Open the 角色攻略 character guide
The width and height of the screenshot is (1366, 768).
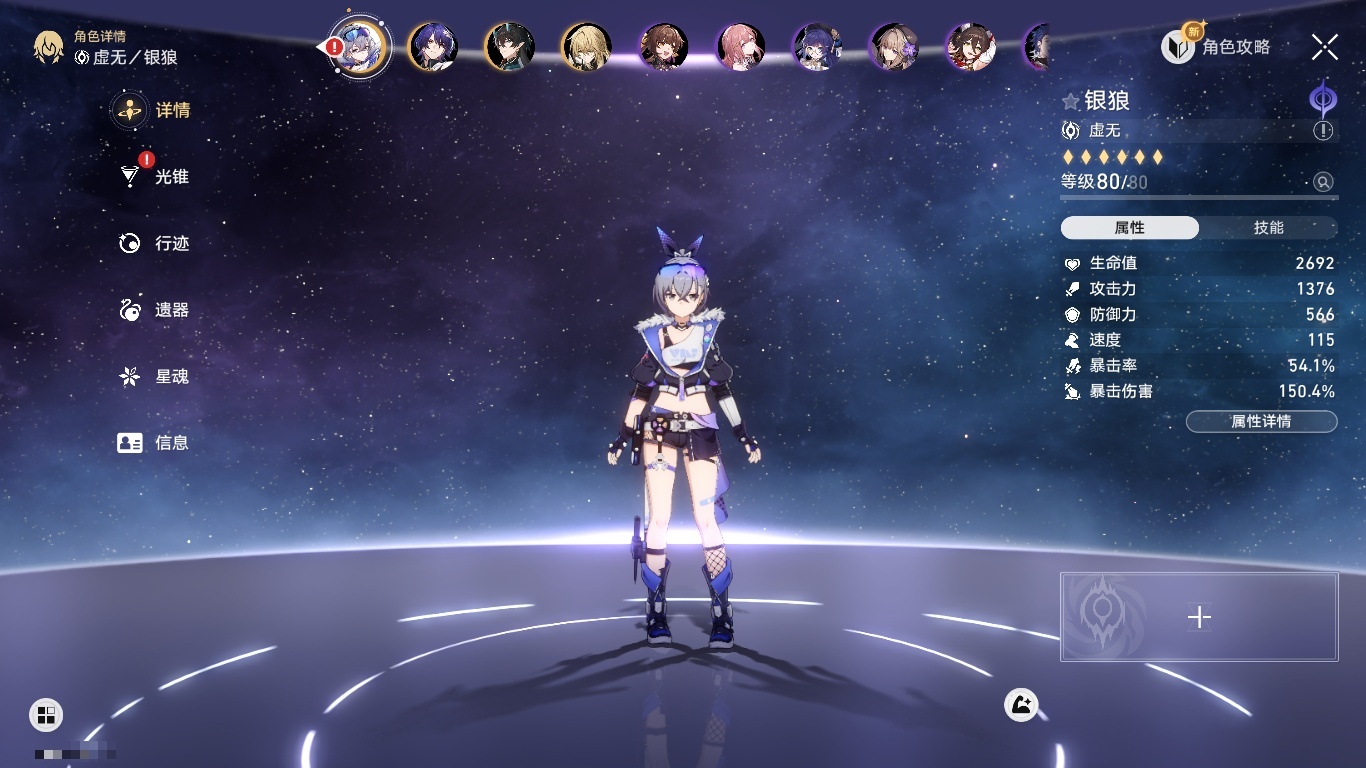click(x=1216, y=47)
